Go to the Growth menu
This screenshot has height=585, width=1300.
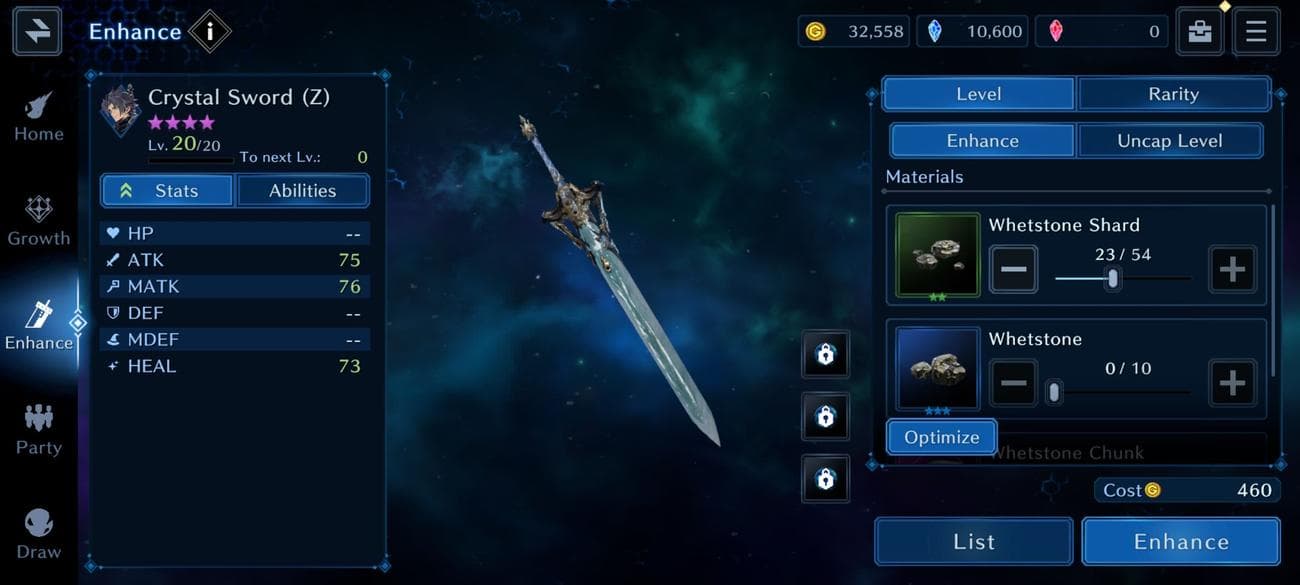[x=39, y=221]
